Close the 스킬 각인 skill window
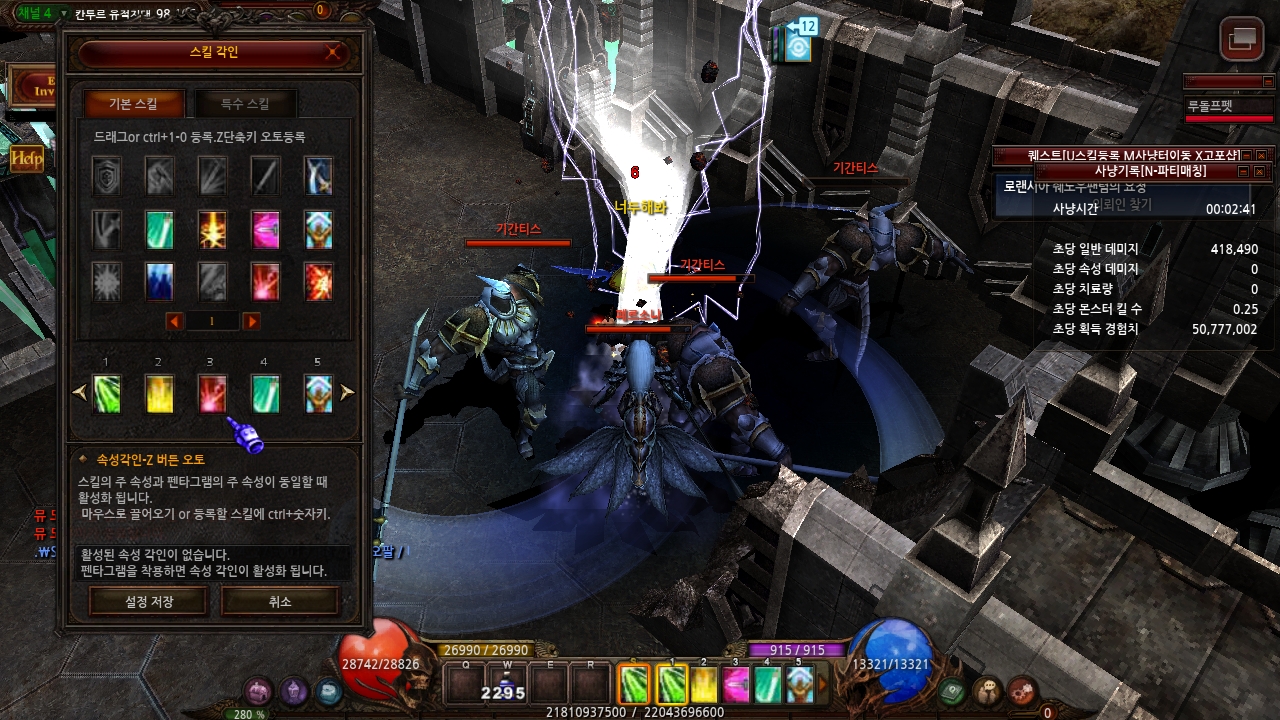The width and height of the screenshot is (1280, 720). [x=333, y=53]
